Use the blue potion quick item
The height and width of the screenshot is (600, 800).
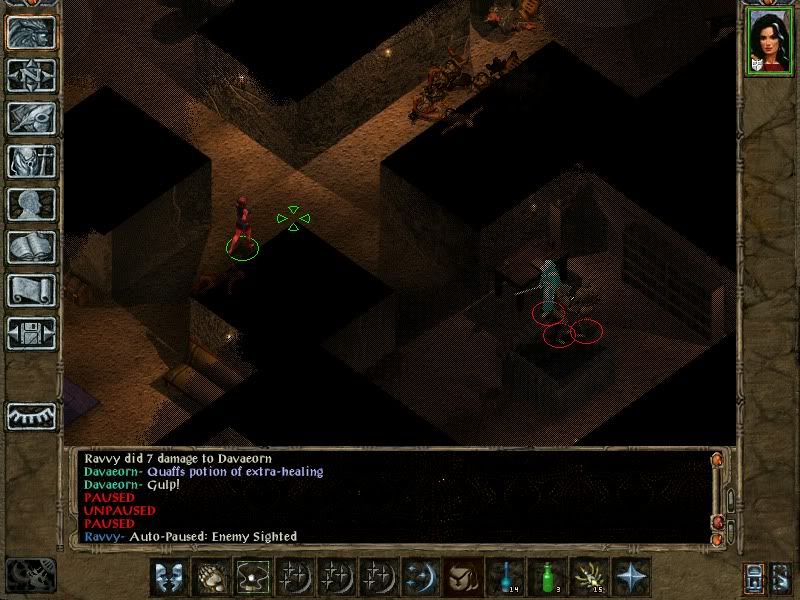point(505,577)
